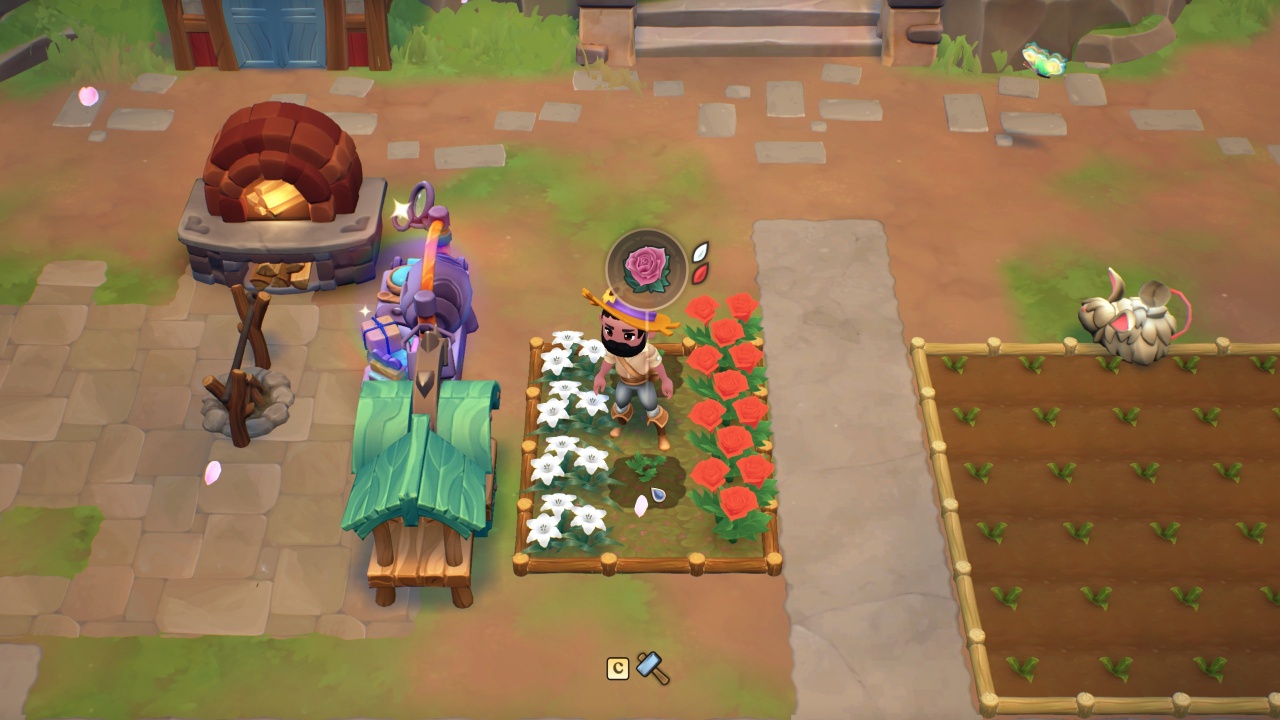The height and width of the screenshot is (720, 1280).
Task: Click the pink rose icon in the thought bubble
Action: pyautogui.click(x=647, y=266)
